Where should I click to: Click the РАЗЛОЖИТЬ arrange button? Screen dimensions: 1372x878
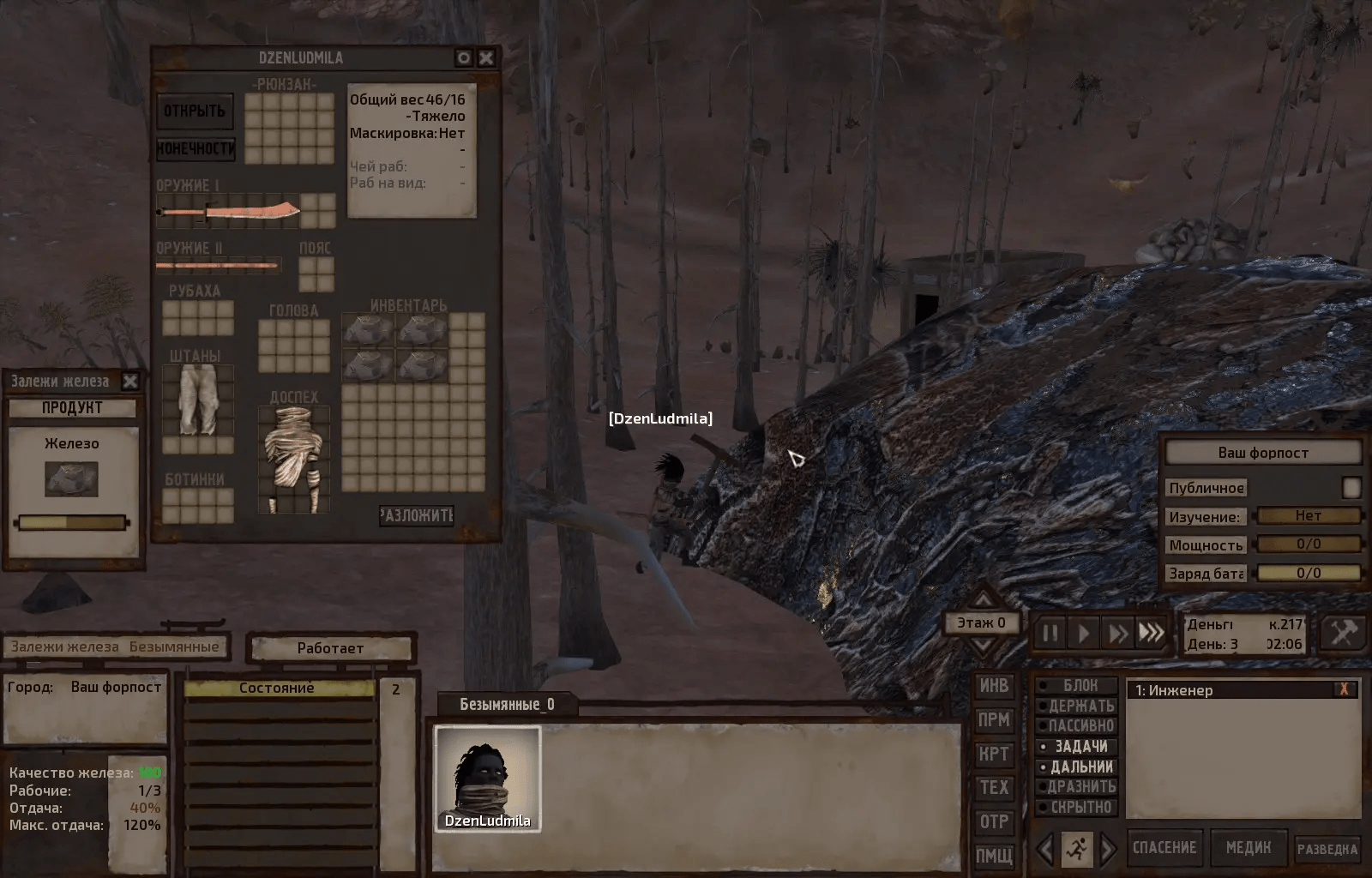point(417,515)
